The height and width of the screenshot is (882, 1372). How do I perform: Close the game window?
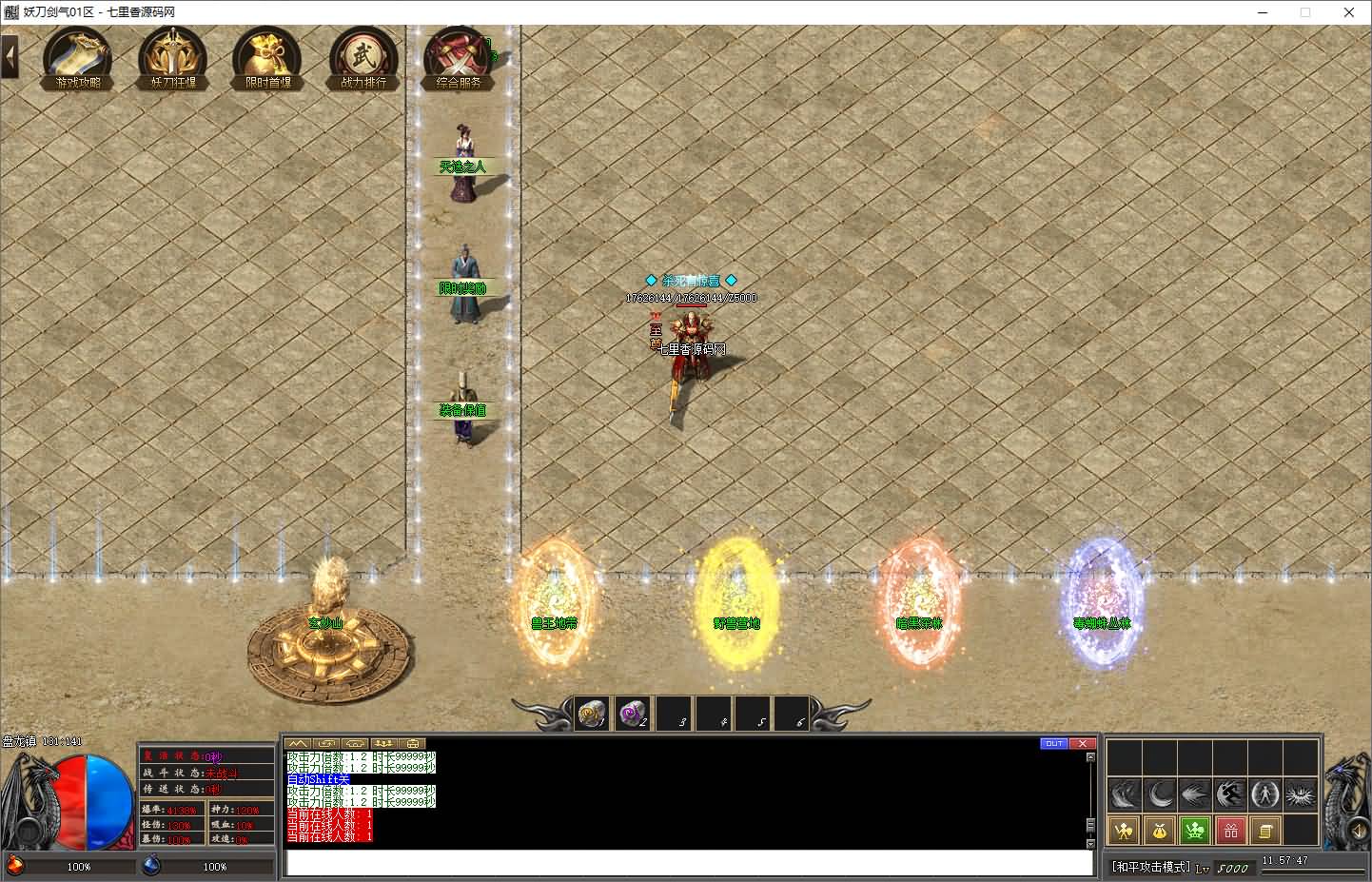(1349, 12)
